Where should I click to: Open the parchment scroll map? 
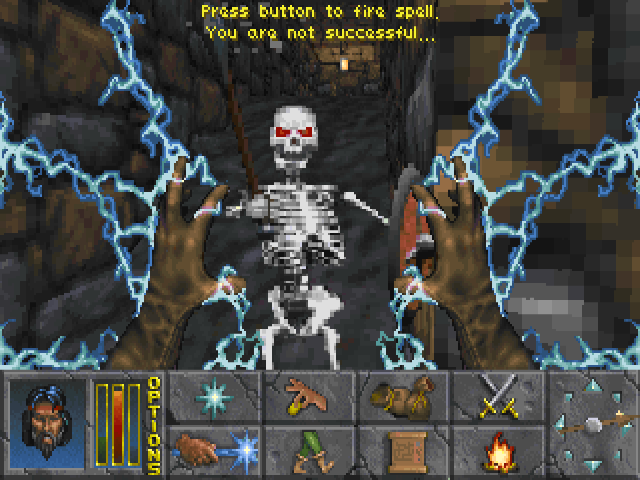tap(399, 449)
